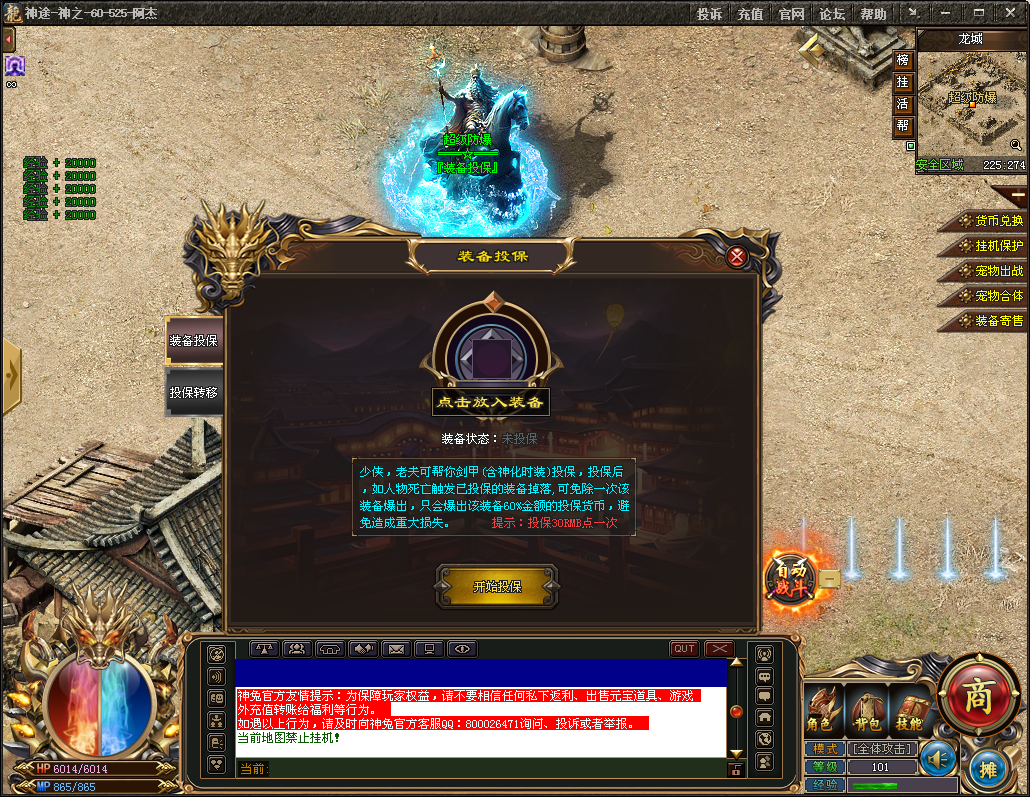Close the 装备投保 dialog
Viewport: 1030px width, 797px height.
coord(737,256)
